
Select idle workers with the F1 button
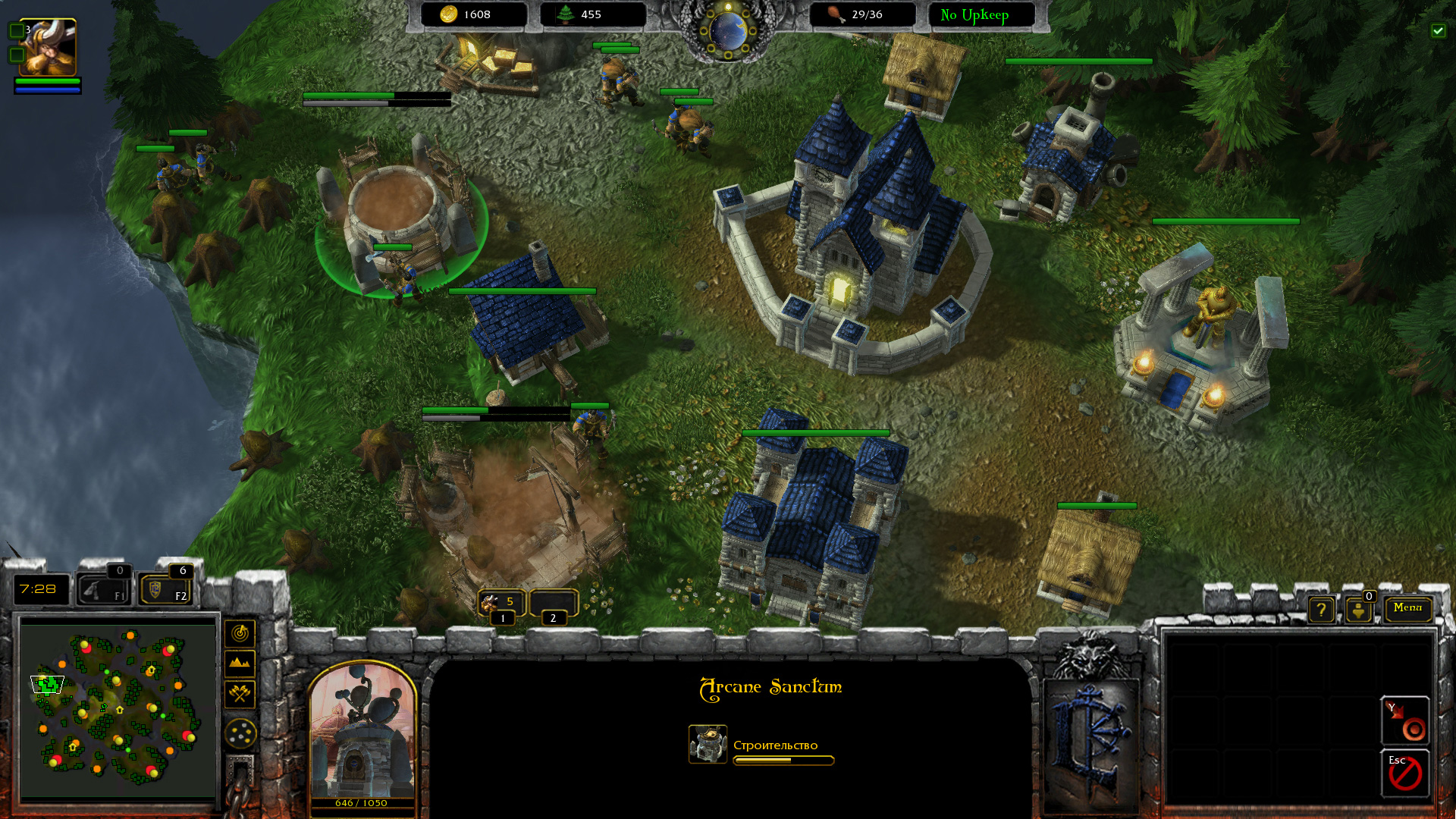[x=104, y=589]
